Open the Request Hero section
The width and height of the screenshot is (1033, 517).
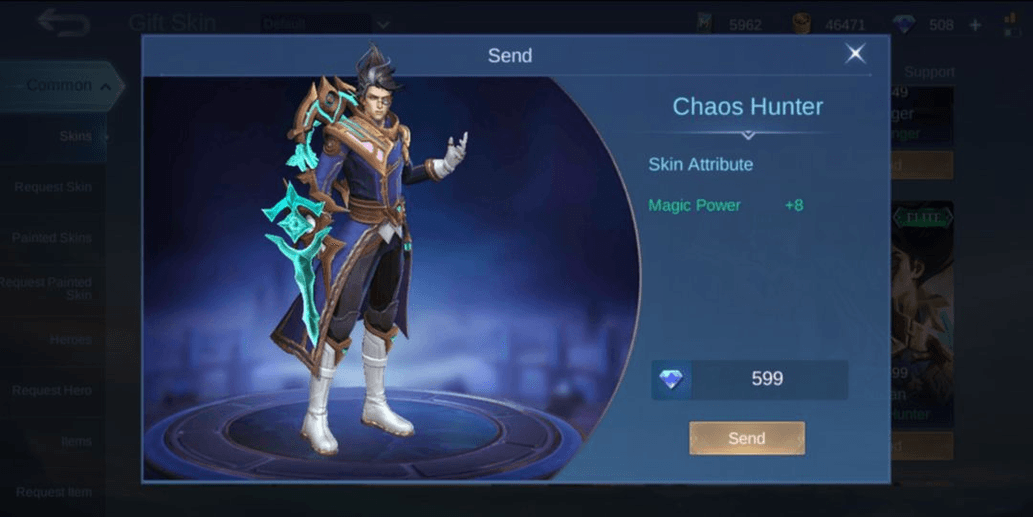53,390
